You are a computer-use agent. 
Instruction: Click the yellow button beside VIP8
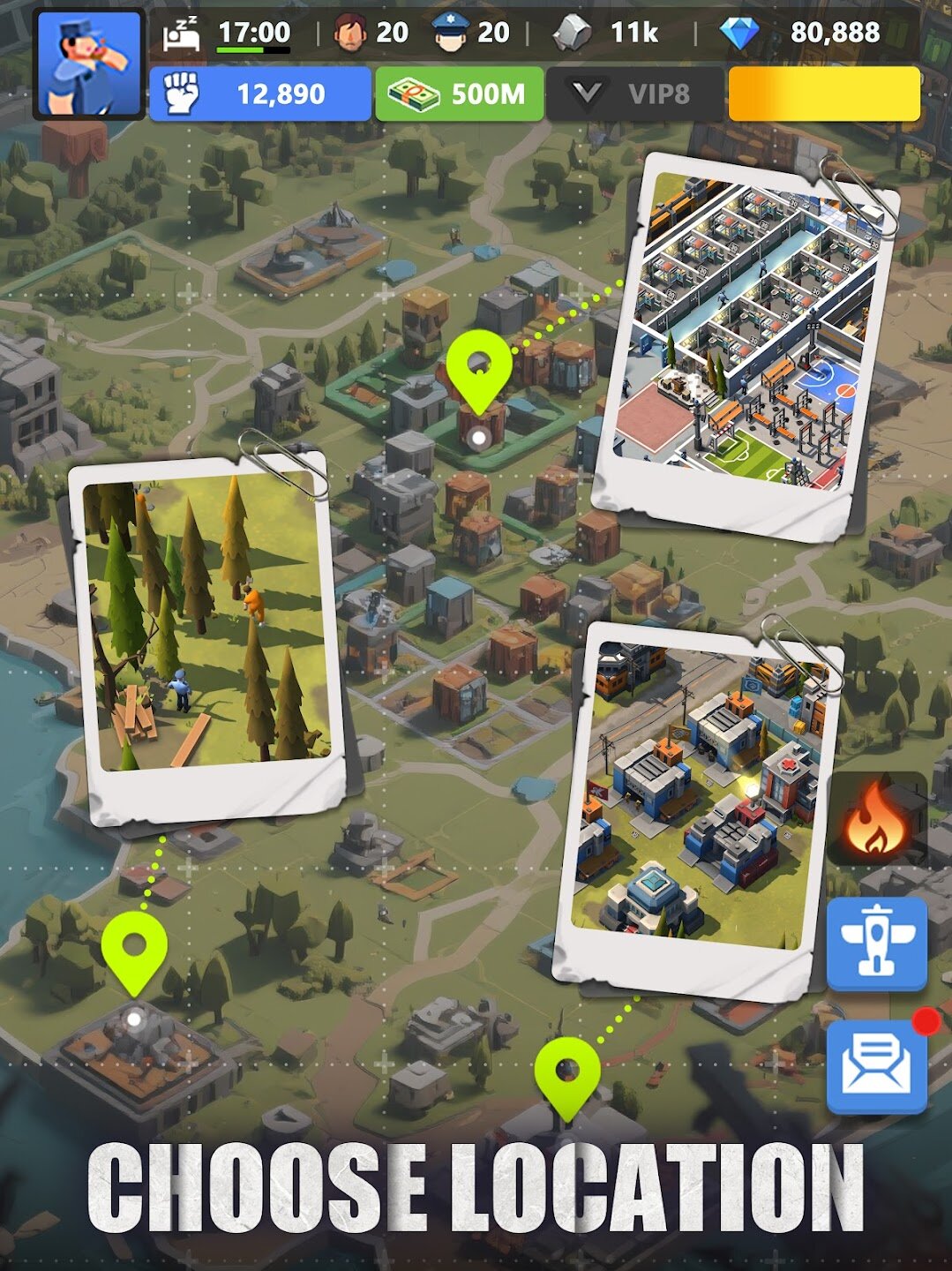(x=823, y=94)
